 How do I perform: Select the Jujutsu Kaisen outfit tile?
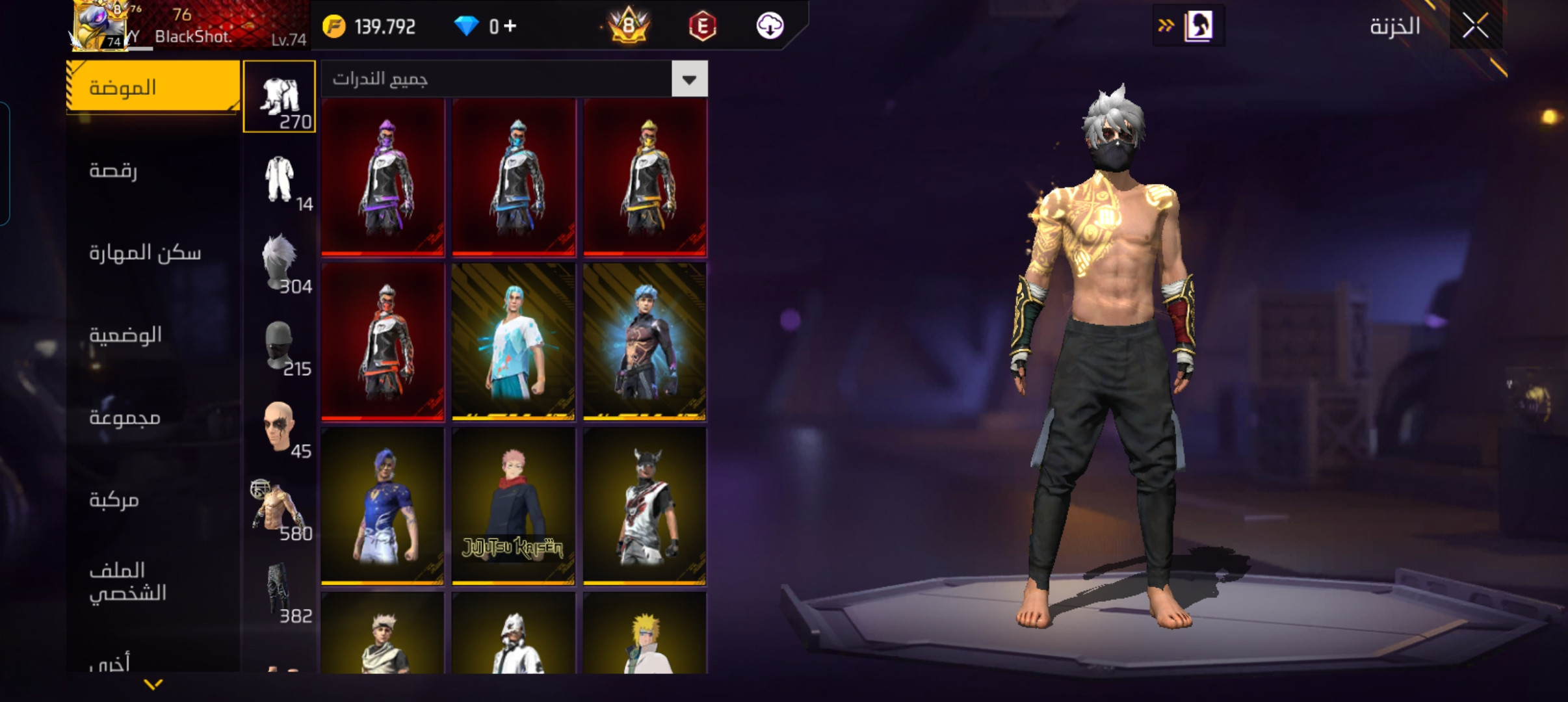(514, 506)
